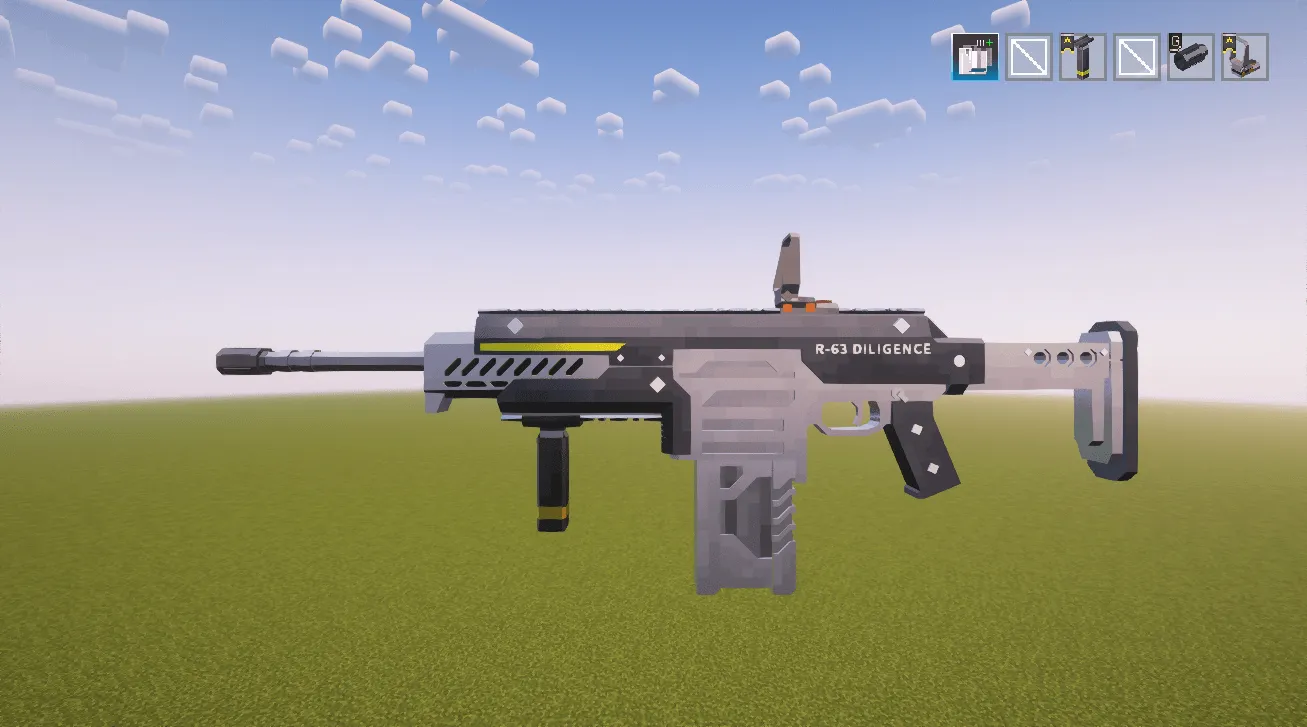Click the yellow banner tag on the foregrip item

[x=1068, y=42]
